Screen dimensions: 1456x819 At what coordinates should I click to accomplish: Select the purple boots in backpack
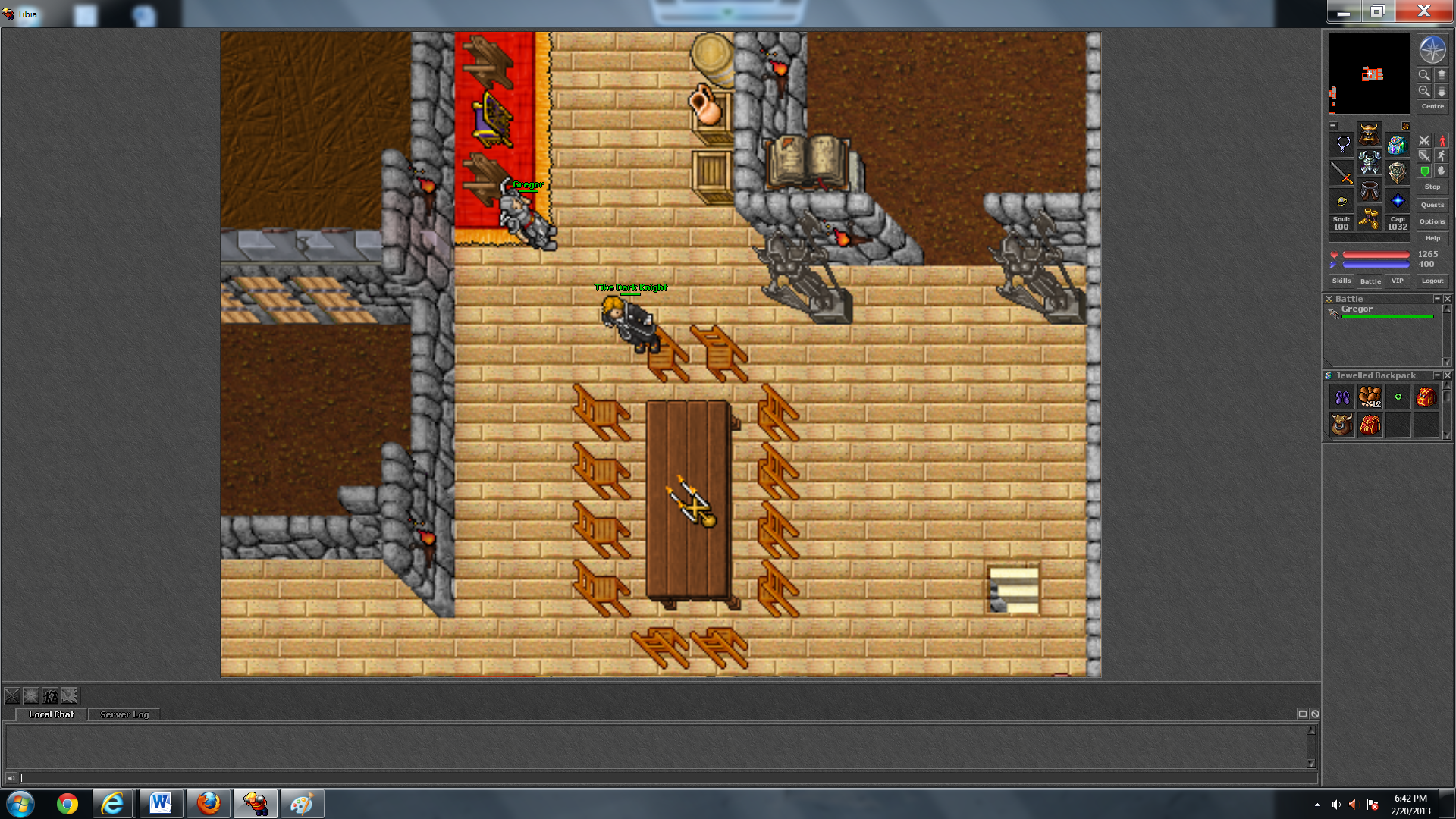(1341, 397)
